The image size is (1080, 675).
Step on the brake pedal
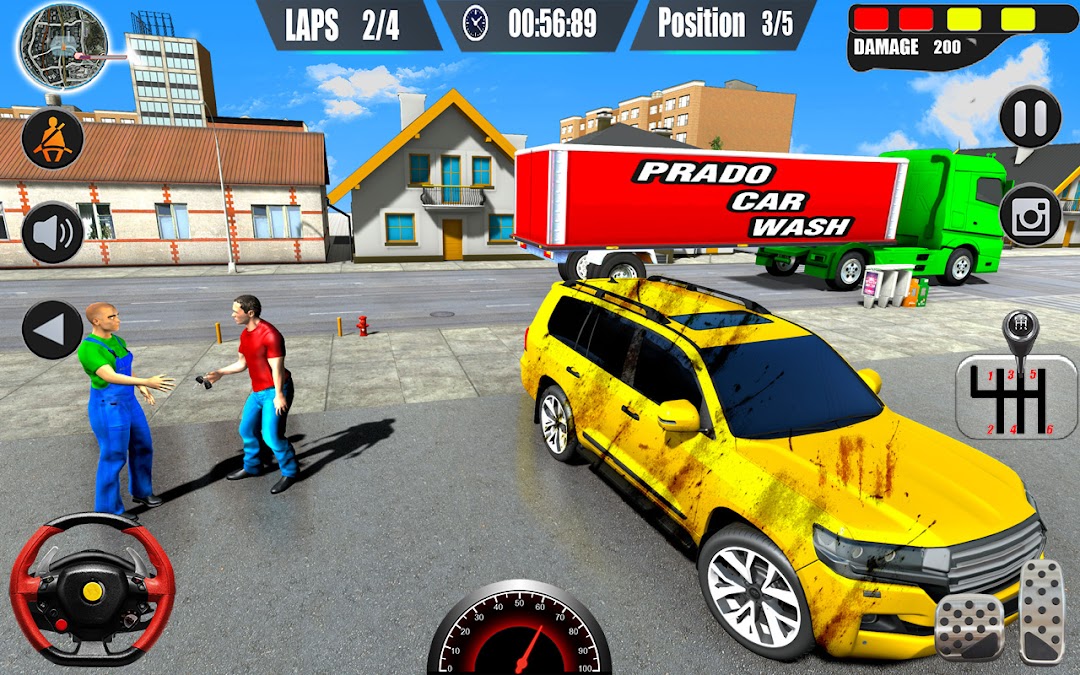point(969,627)
